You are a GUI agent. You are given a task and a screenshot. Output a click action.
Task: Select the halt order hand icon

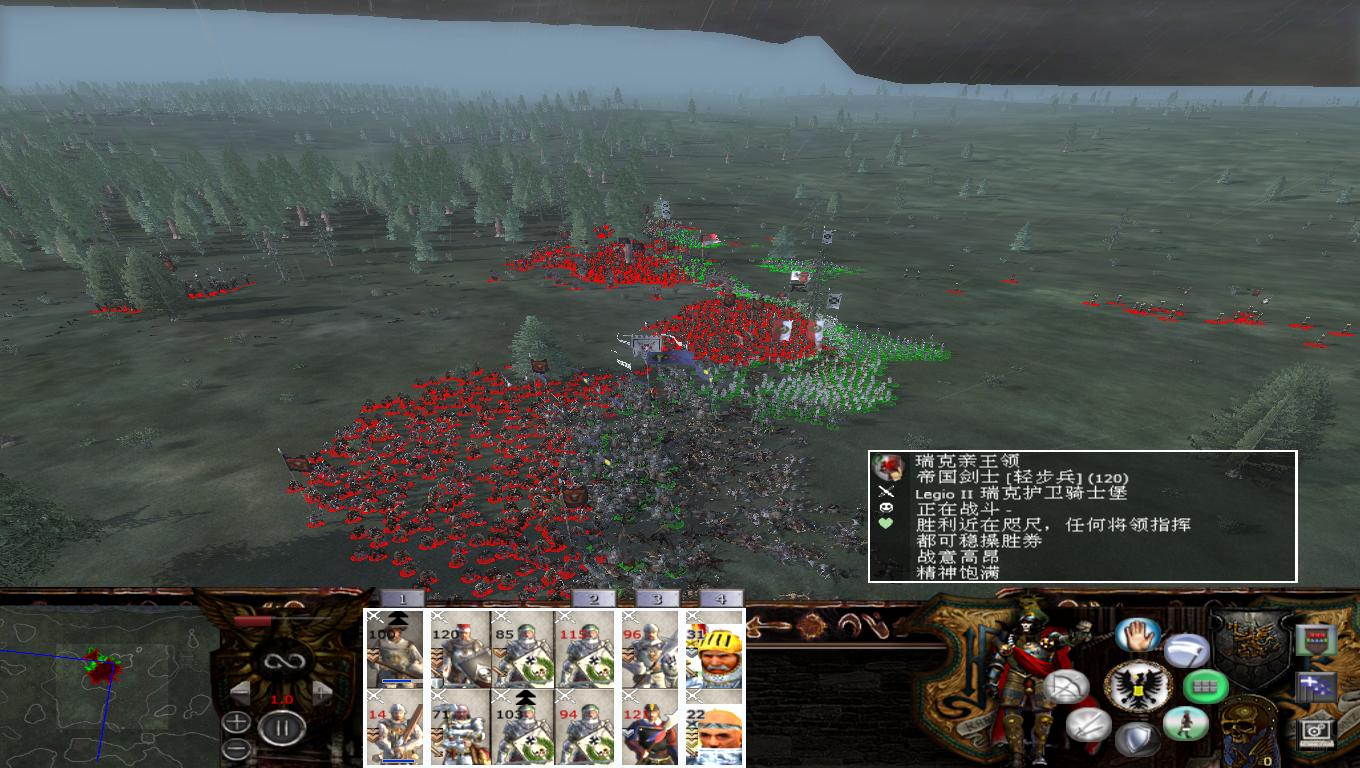point(1137,635)
